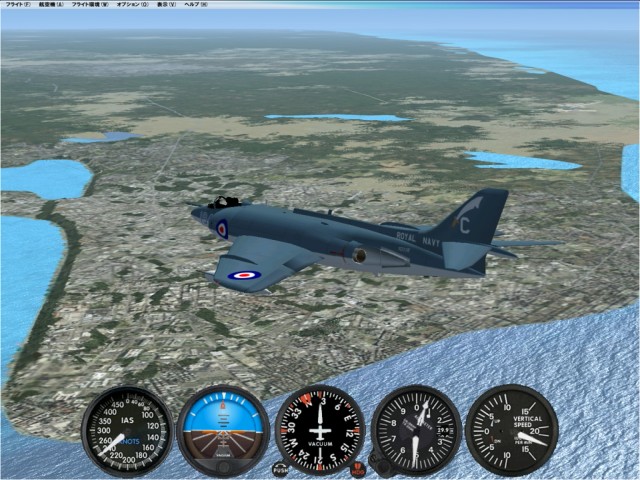Open the フライト環境 (World) menu
Viewport: 640px width, 480px height.
pyautogui.click(x=91, y=5)
